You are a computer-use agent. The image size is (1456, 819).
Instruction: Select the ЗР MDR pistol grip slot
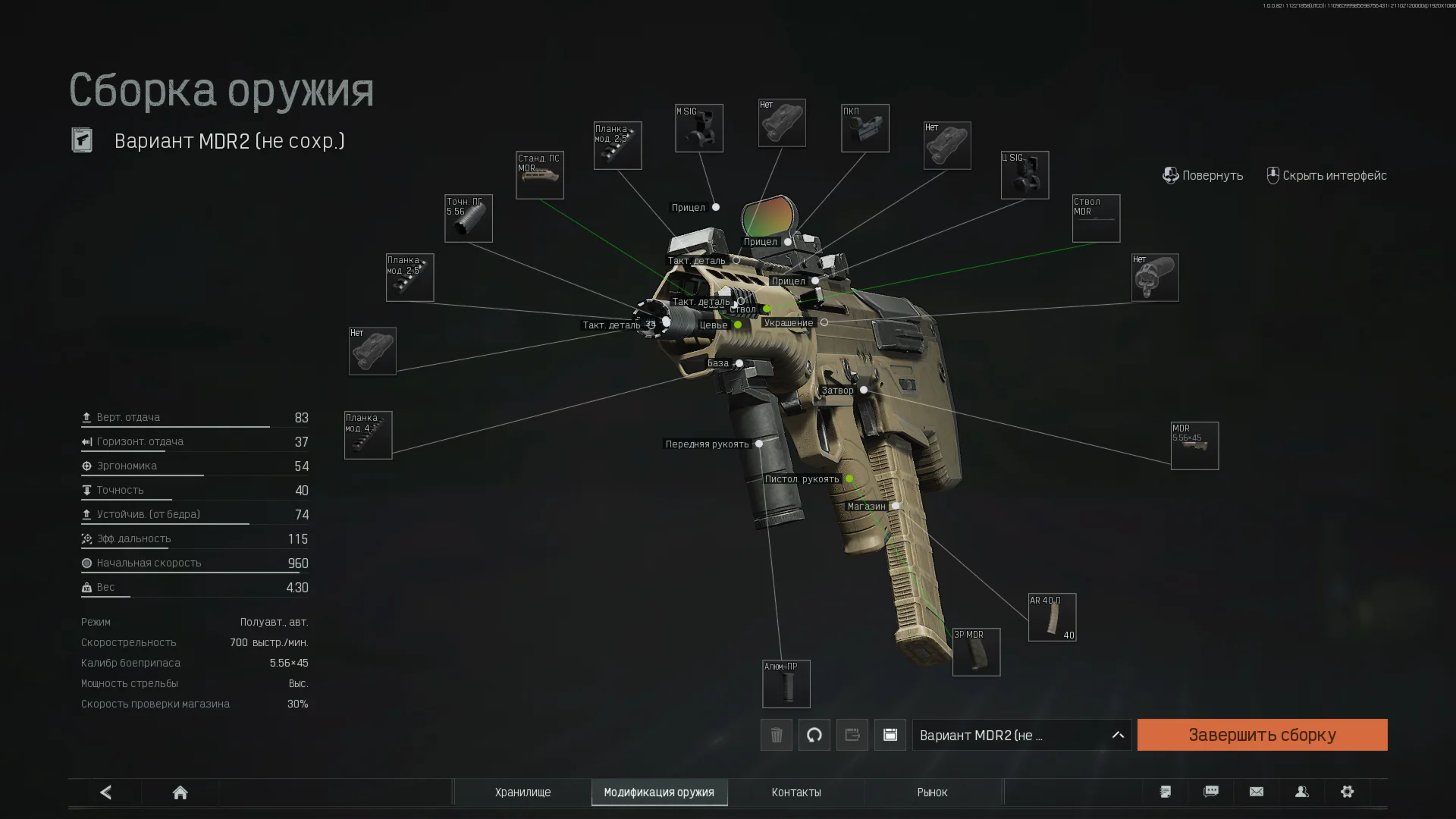point(976,652)
